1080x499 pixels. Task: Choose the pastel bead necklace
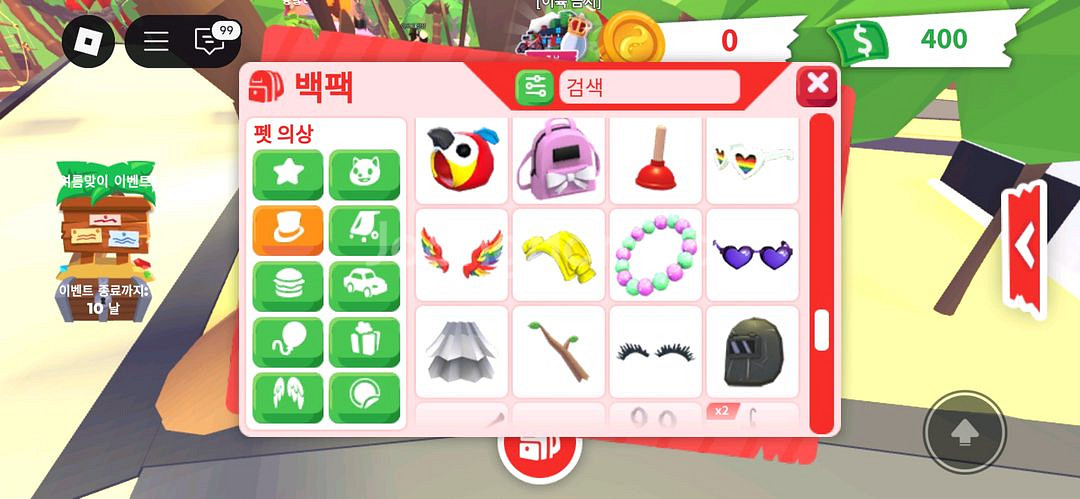tap(654, 254)
